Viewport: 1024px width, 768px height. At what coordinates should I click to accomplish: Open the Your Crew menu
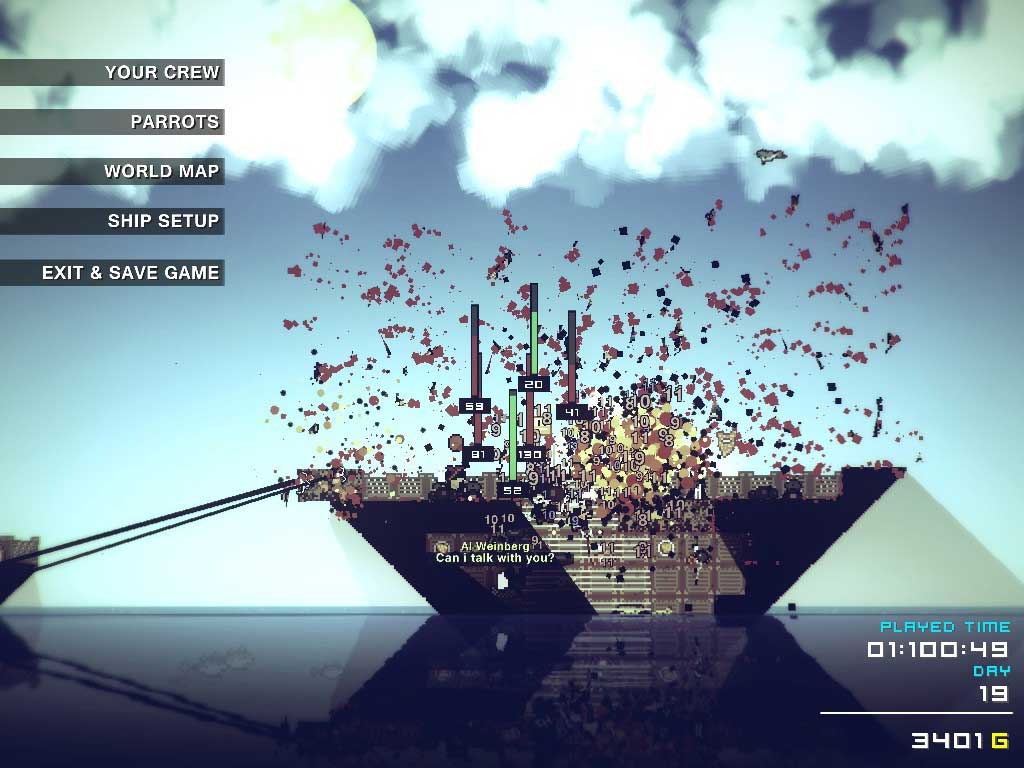[161, 72]
